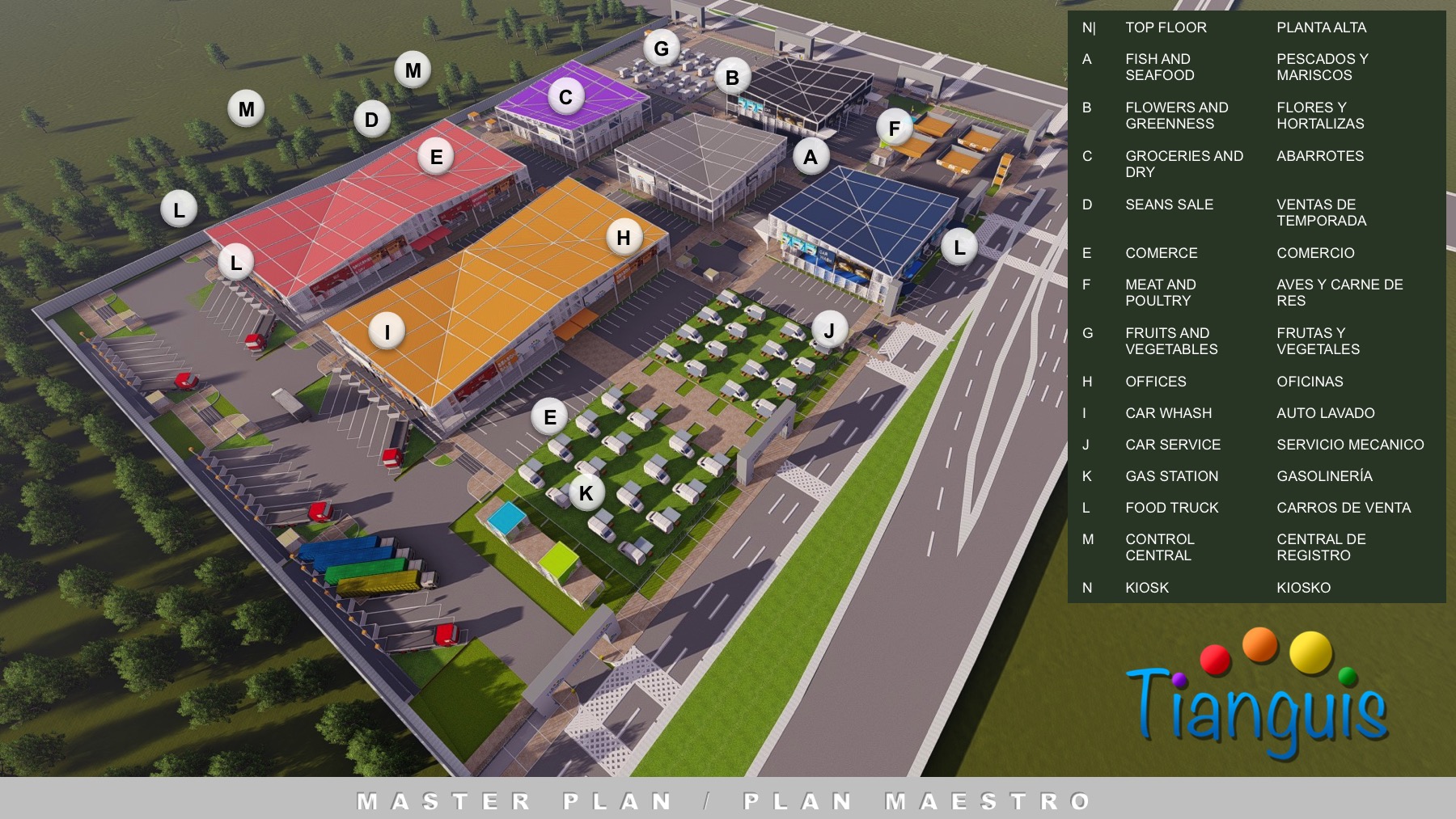This screenshot has height=819, width=1456.
Task: Choose the A marker near the gray building
Action: [811, 157]
